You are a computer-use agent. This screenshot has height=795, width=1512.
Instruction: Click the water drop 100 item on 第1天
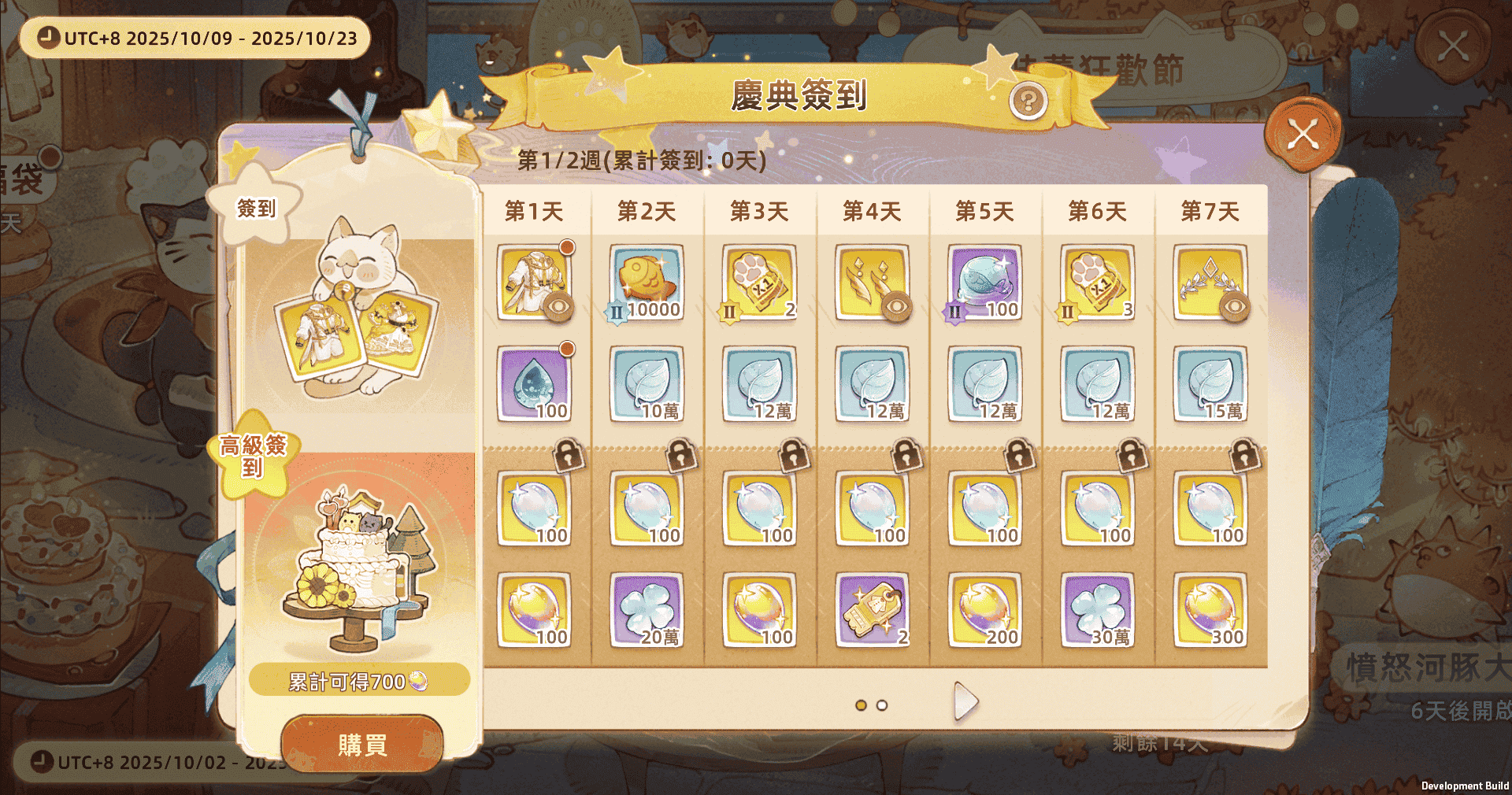click(532, 383)
